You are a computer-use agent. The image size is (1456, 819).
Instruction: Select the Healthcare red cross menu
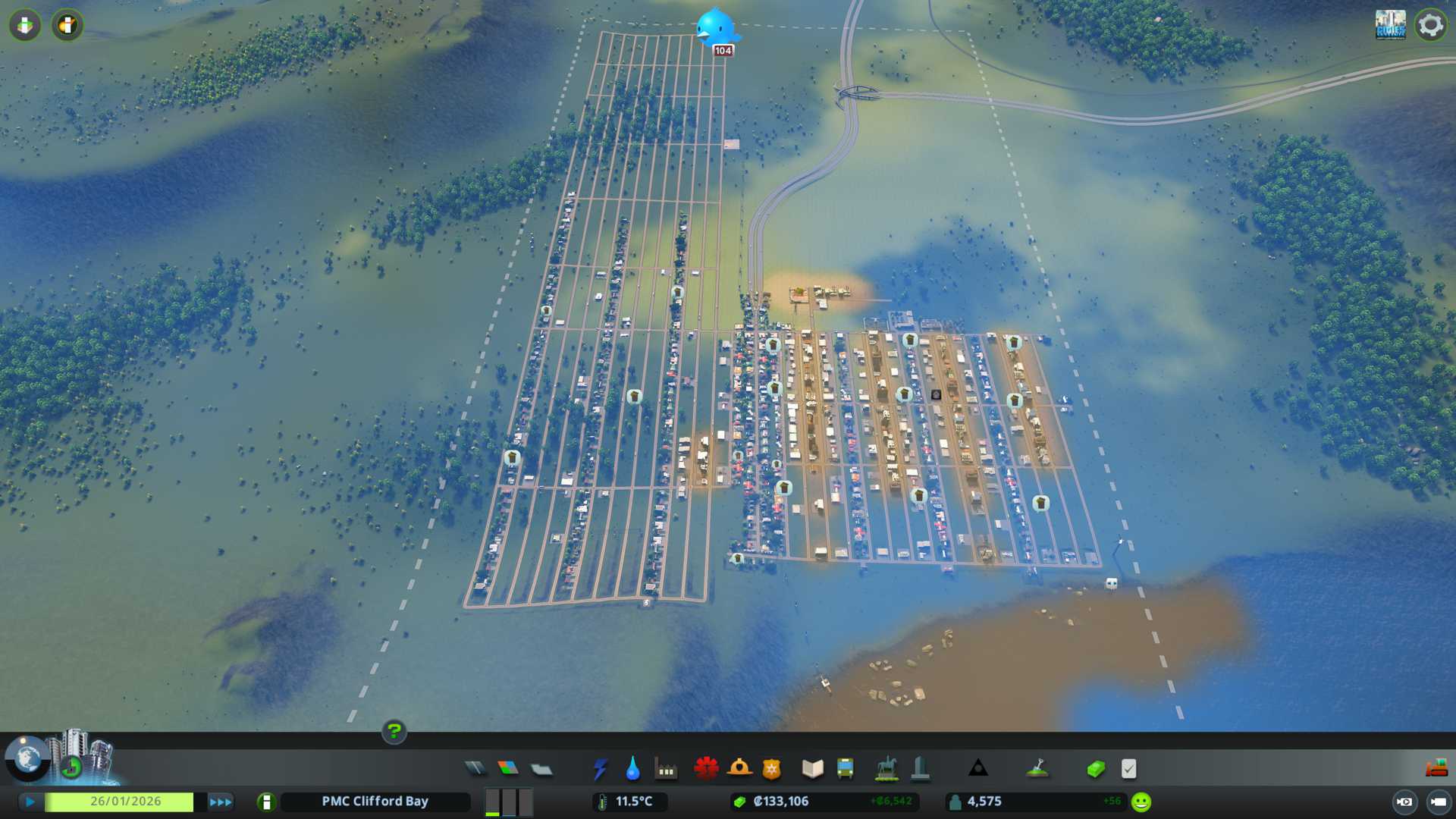pyautogui.click(x=706, y=769)
